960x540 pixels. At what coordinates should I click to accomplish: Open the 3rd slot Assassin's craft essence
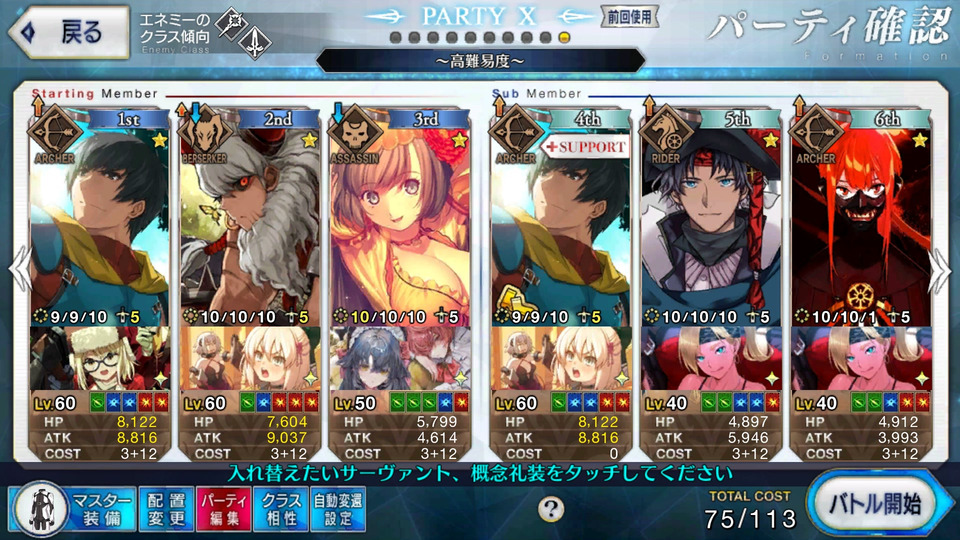pos(399,358)
